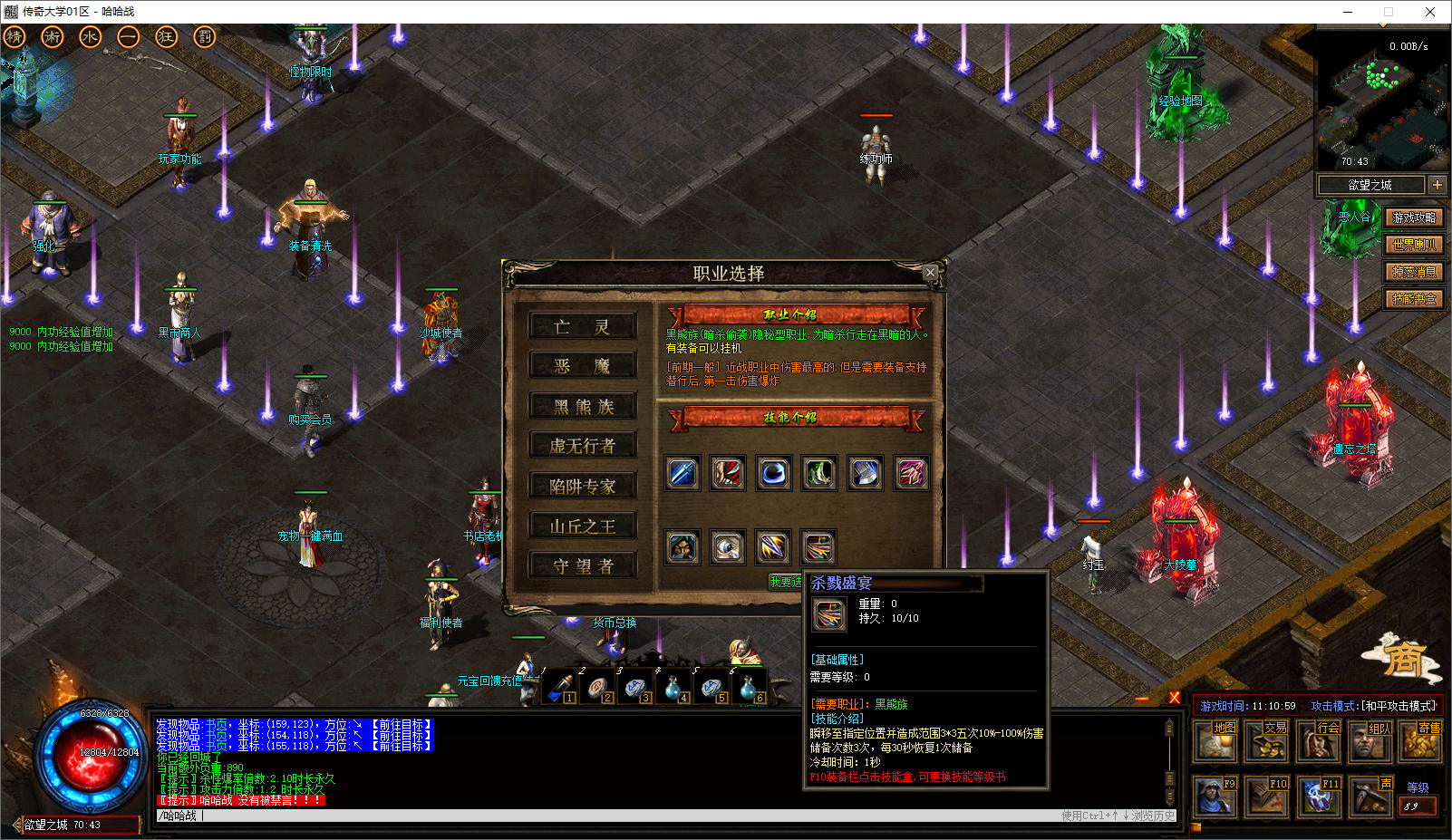Click the 狂 circular buff icon
This screenshot has height=840, width=1452.
(x=166, y=37)
